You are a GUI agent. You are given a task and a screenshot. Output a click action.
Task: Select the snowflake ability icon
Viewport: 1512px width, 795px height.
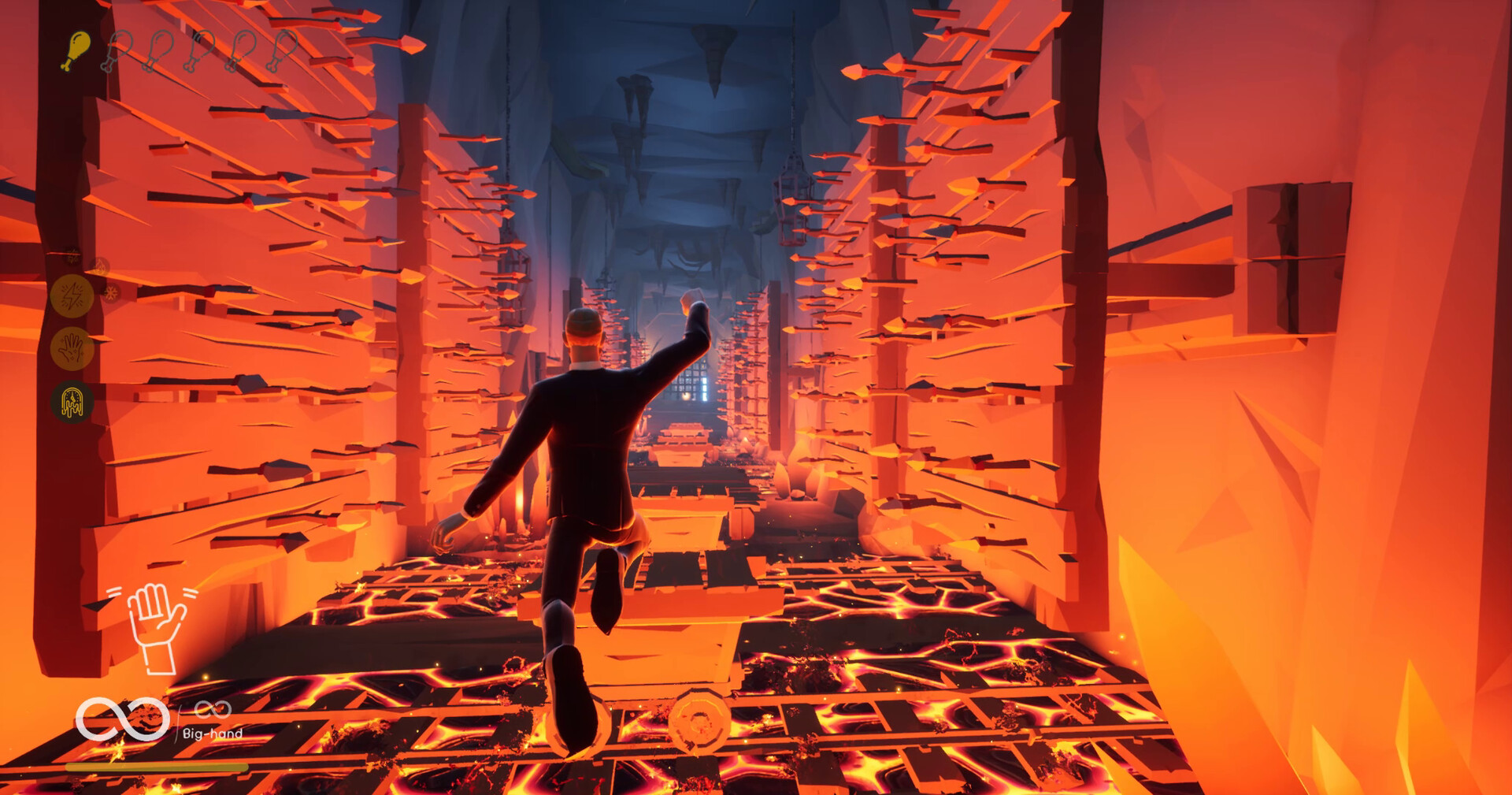point(112,292)
